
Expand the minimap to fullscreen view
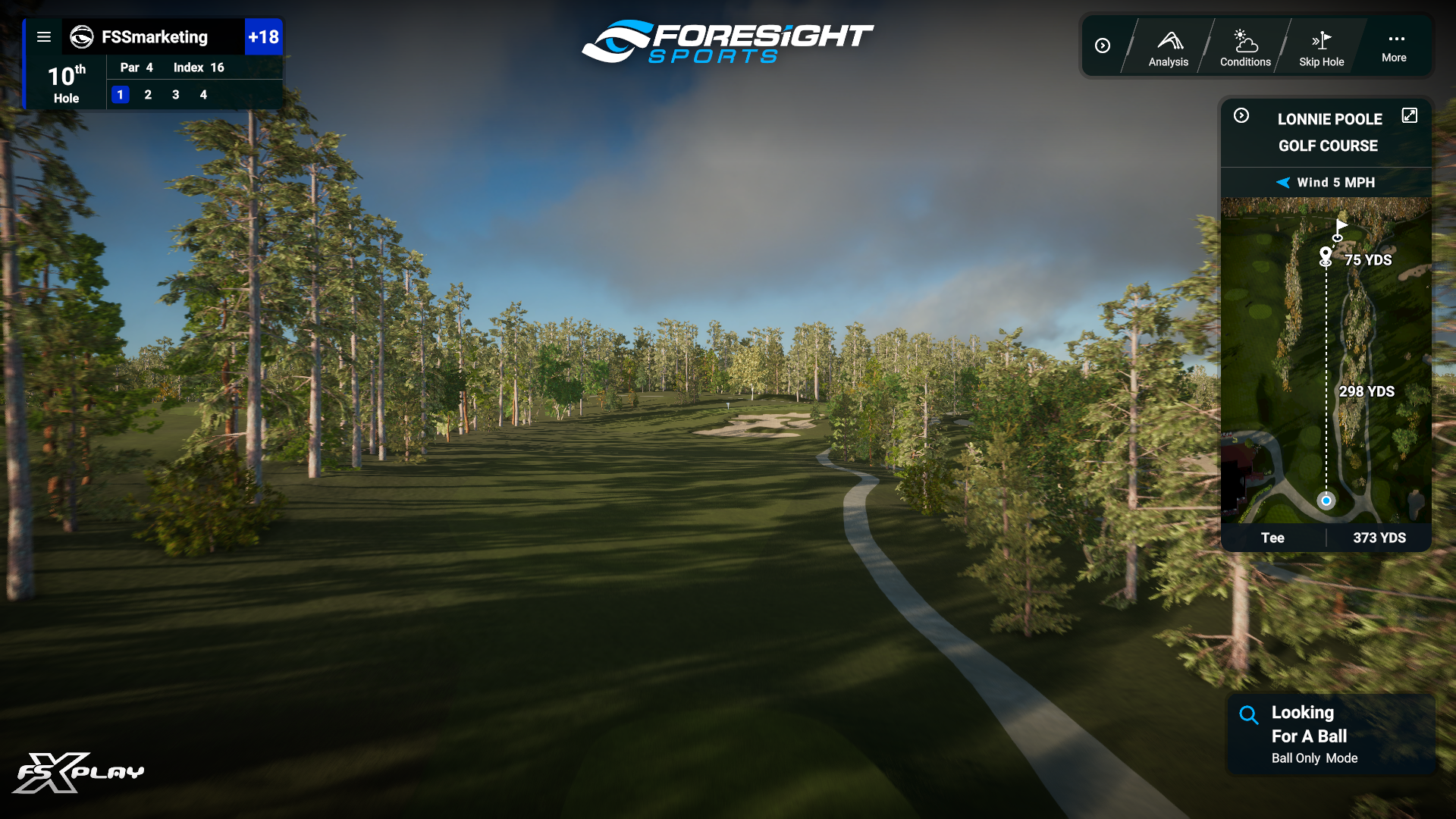tap(1410, 115)
